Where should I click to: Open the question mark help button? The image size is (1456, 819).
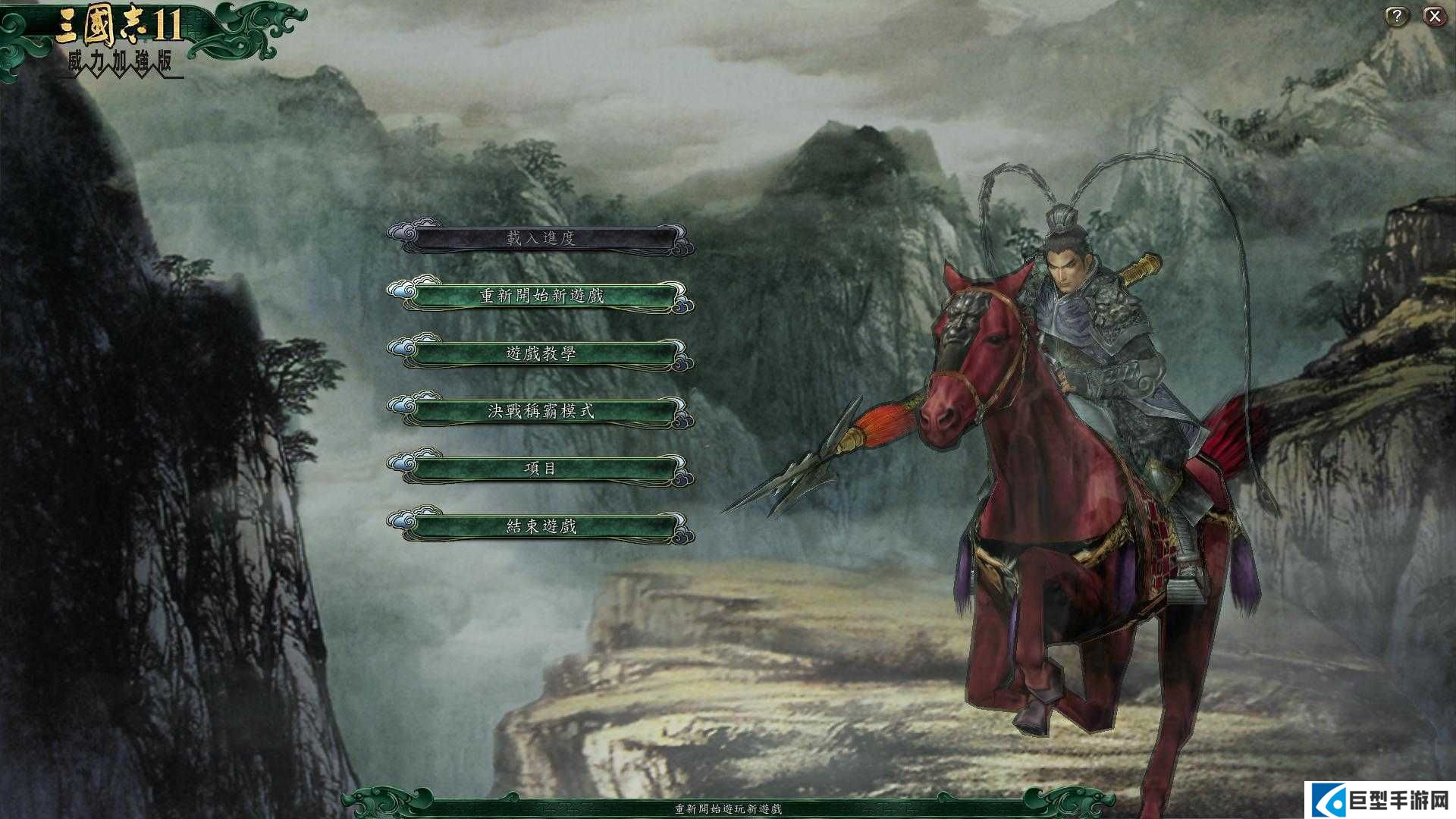tap(1396, 16)
